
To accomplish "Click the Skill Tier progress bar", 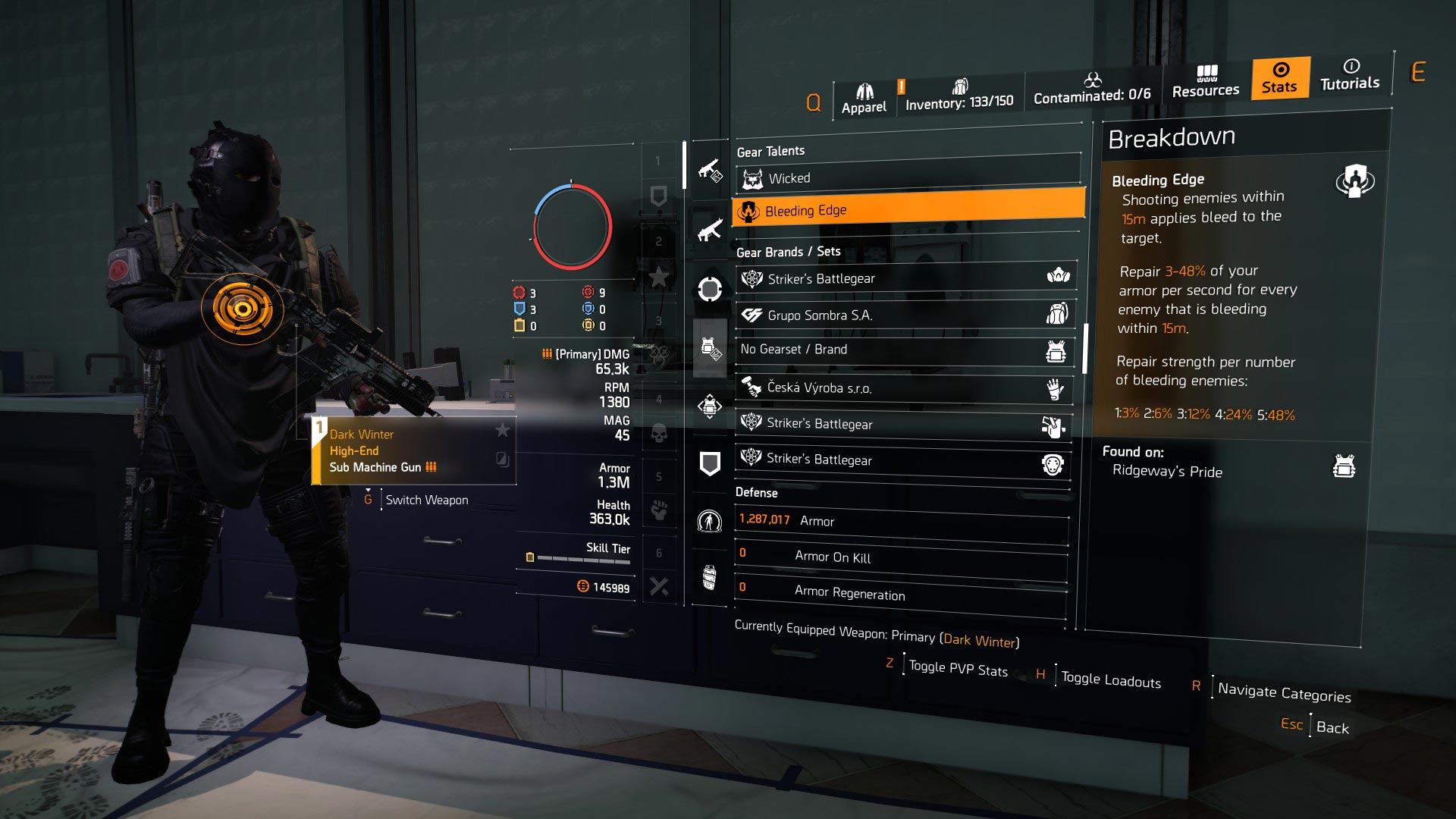I will (x=584, y=557).
